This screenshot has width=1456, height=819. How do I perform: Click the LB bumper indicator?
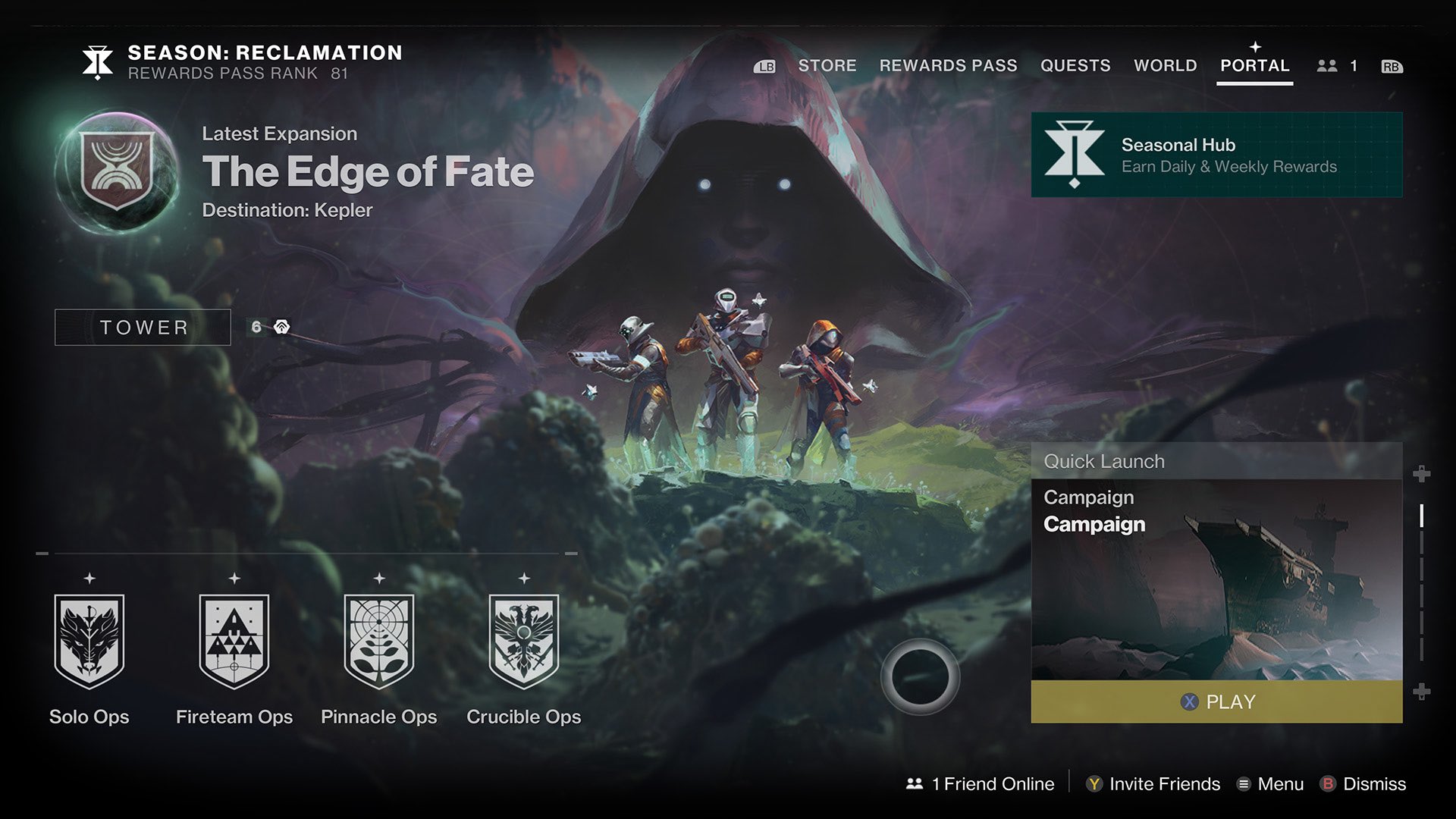coord(764,66)
